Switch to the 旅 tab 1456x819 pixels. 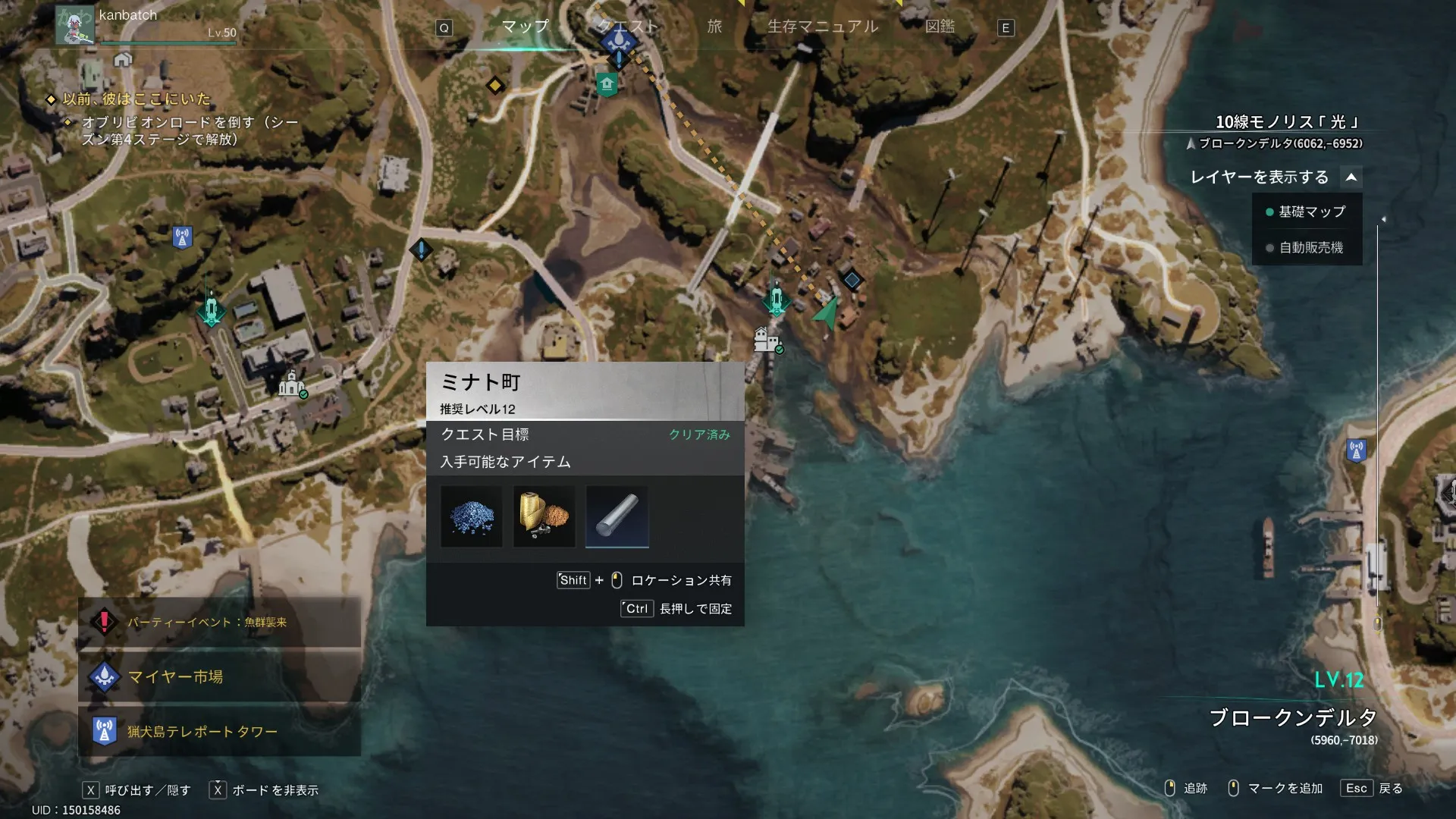pyautogui.click(x=714, y=27)
